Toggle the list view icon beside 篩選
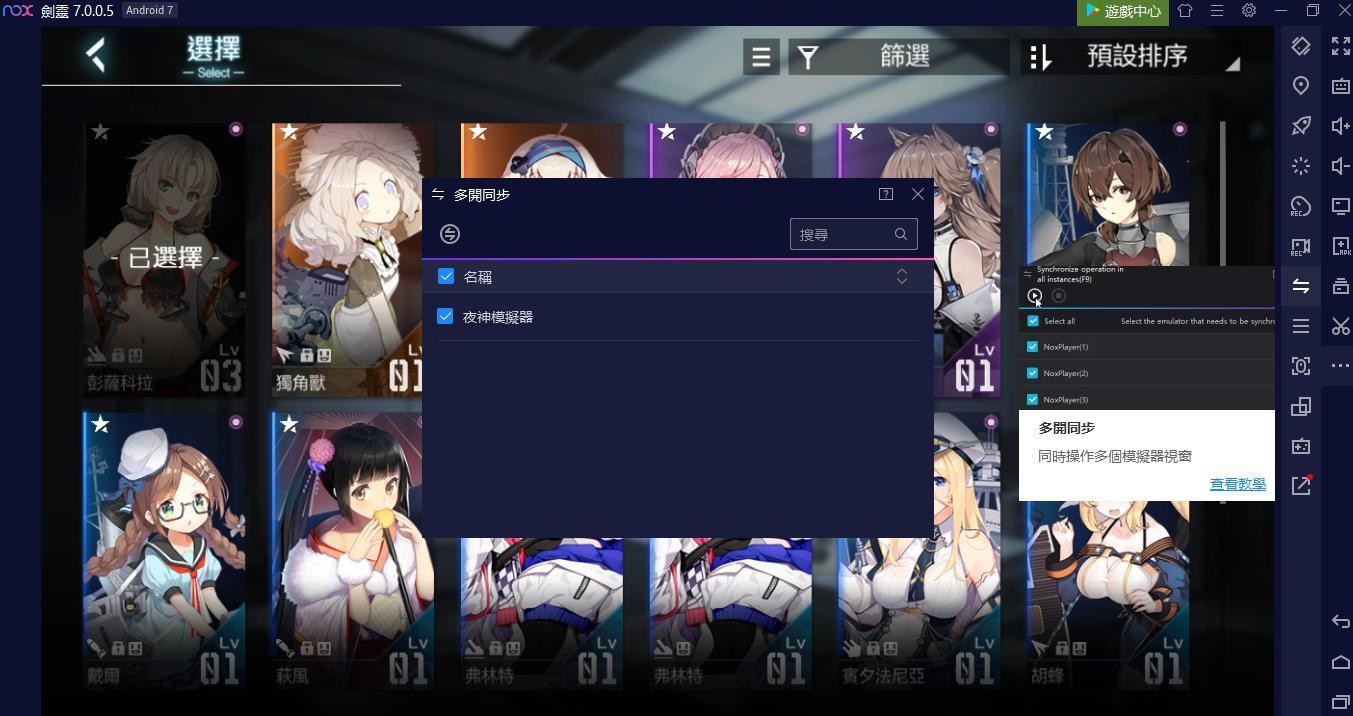 click(761, 57)
